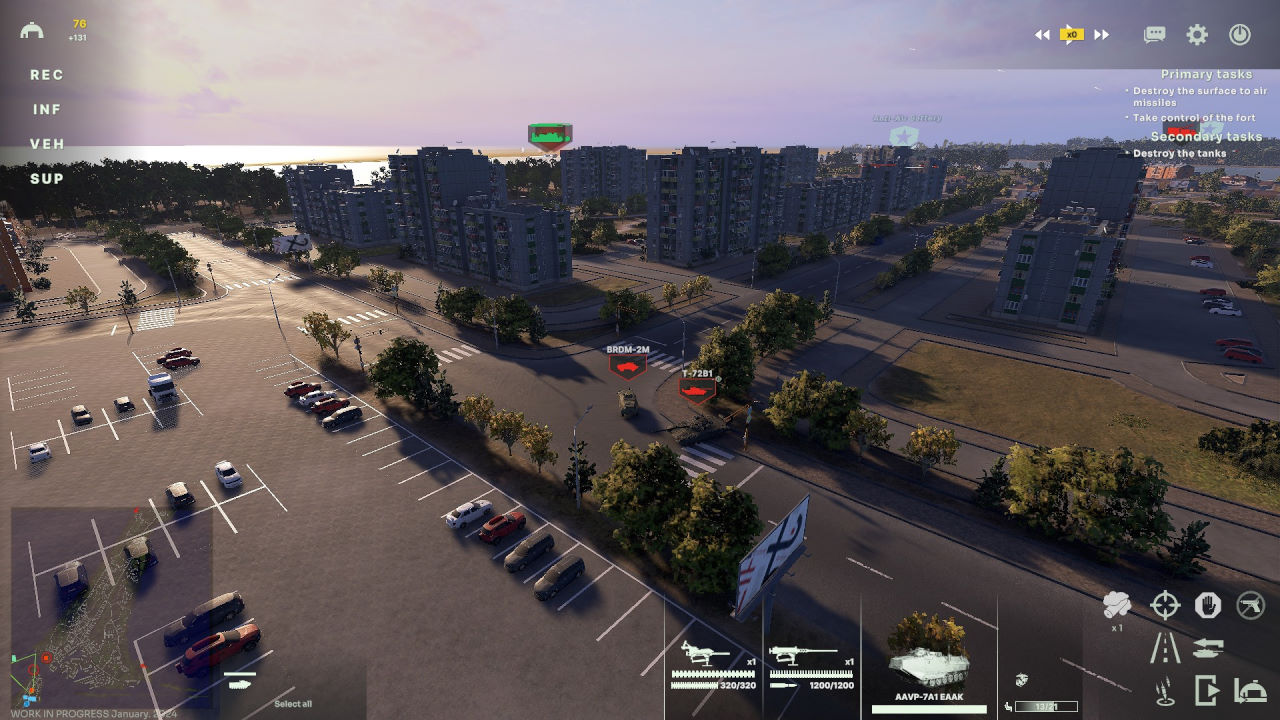1280x720 pixels.
Task: Choose the SUP support category
Action: click(x=46, y=179)
